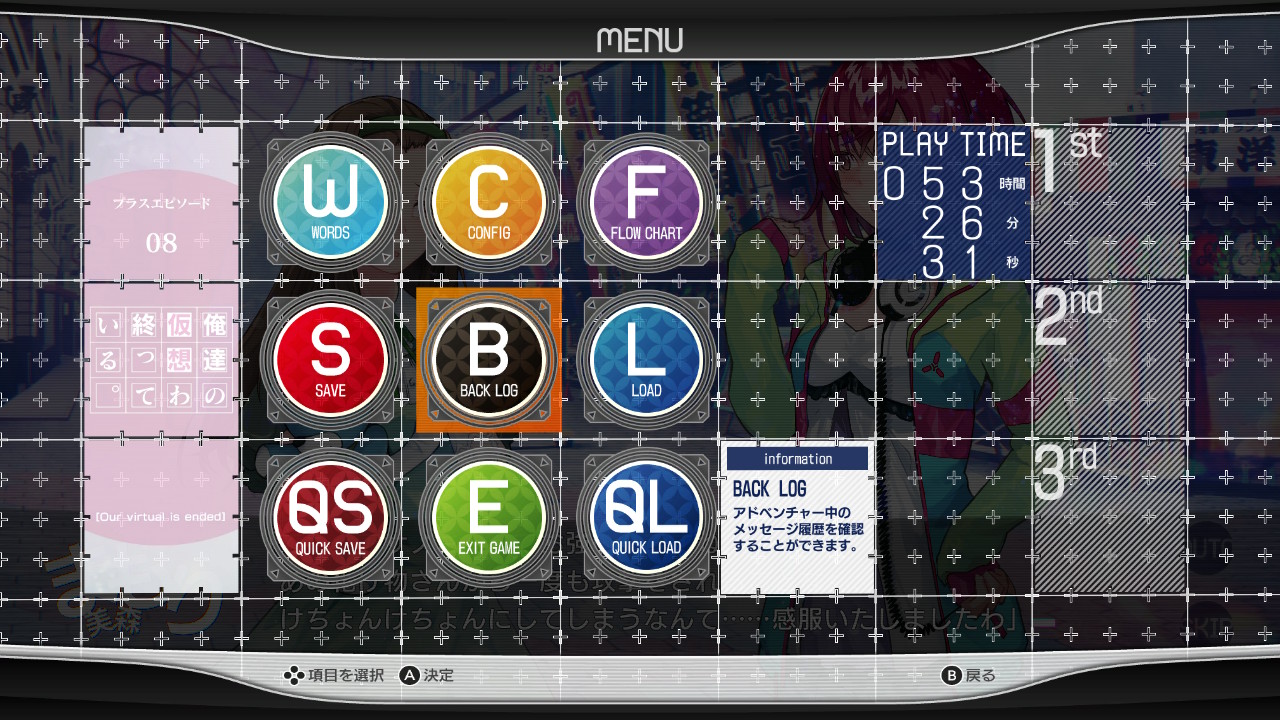Open the Back Log button

(489, 360)
